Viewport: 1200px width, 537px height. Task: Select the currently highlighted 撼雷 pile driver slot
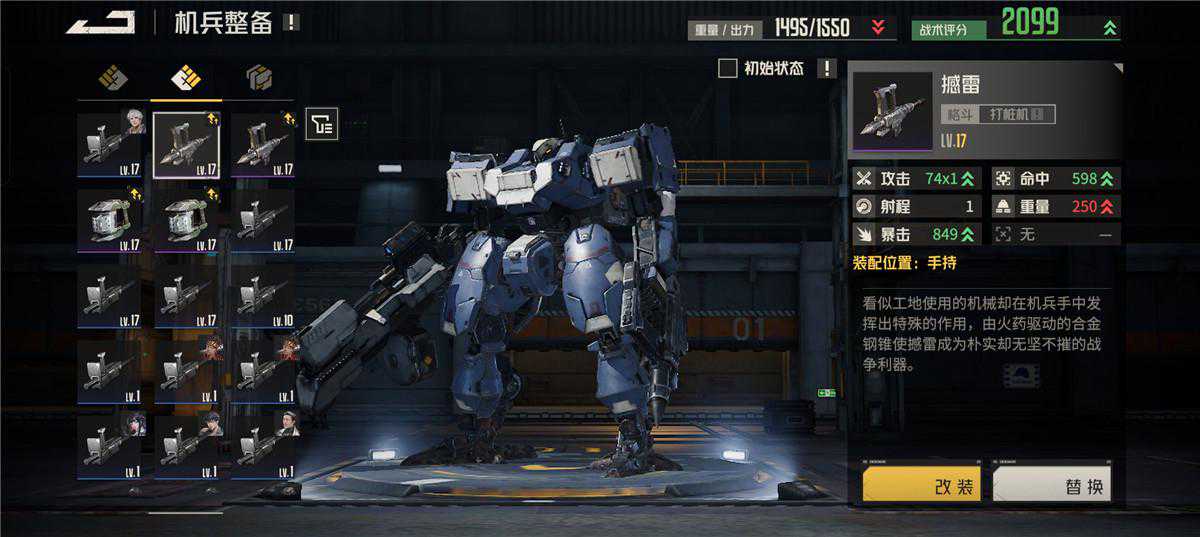click(x=186, y=145)
